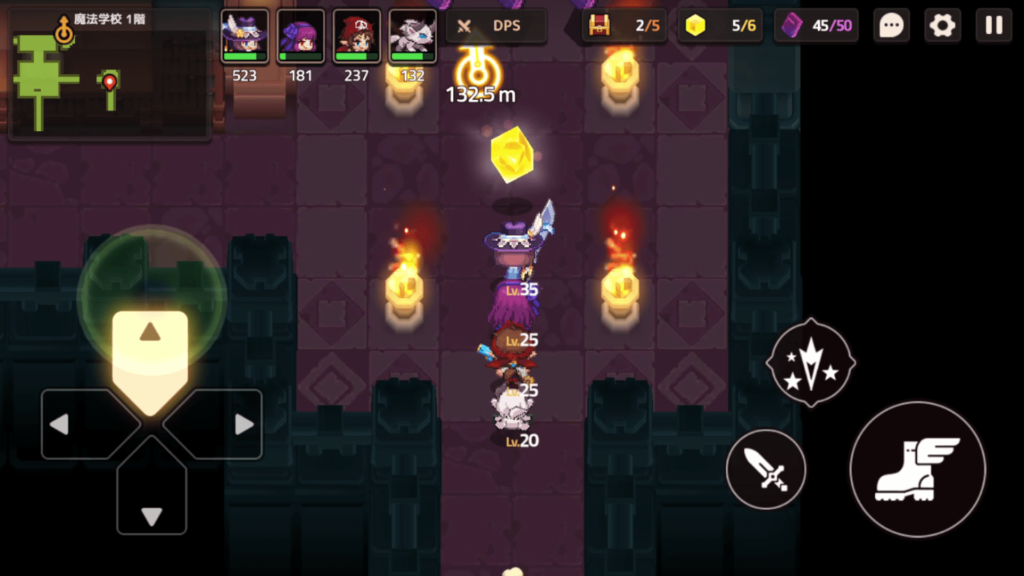This screenshot has height=576, width=1024.
Task: Toggle the DPS meter button
Action: (x=495, y=26)
